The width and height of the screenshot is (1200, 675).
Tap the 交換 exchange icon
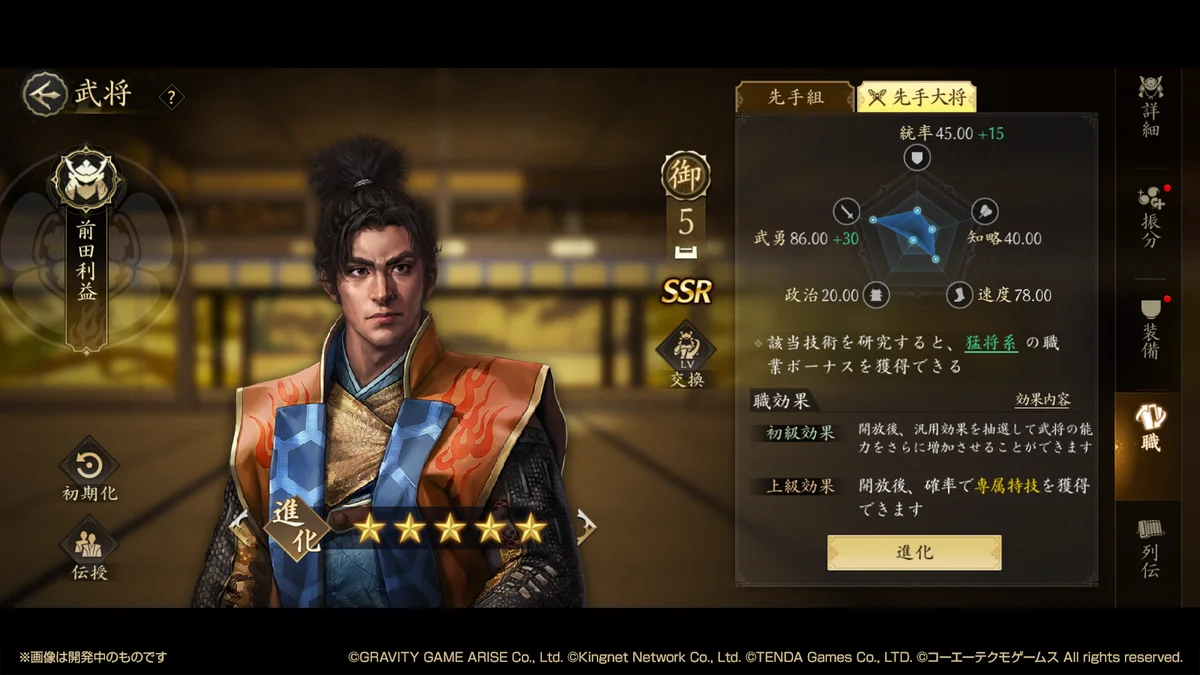coord(686,355)
